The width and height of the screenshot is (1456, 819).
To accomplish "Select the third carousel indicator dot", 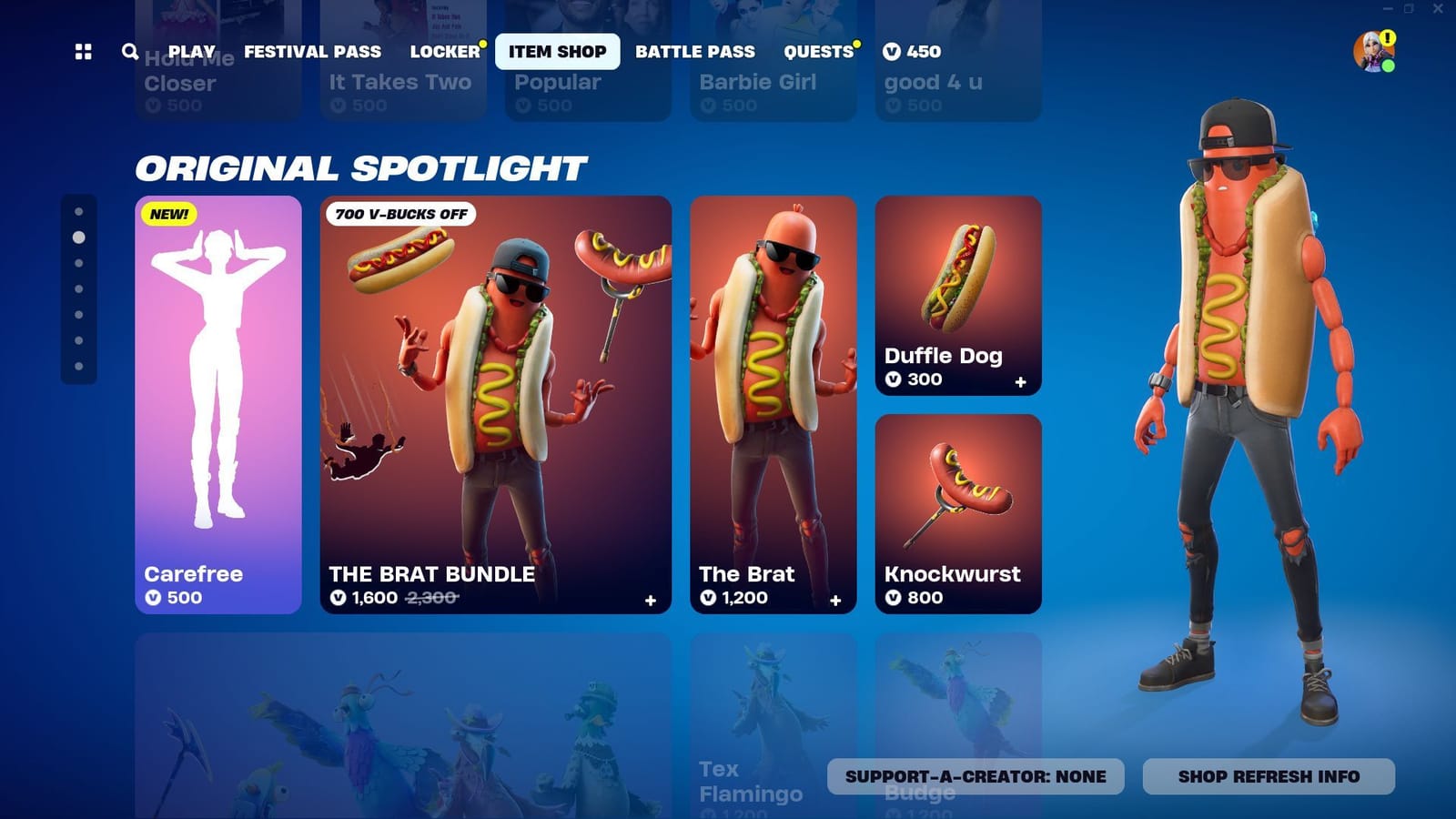I will [x=78, y=262].
